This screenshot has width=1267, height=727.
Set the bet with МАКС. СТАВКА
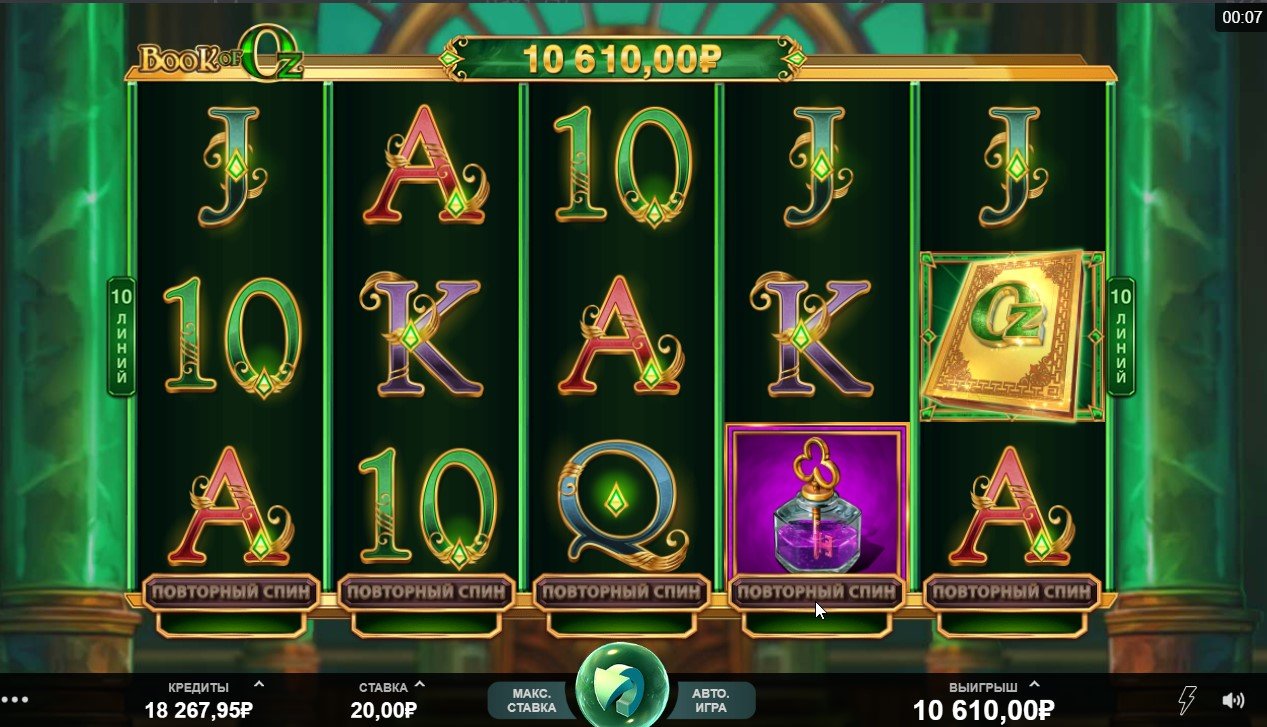click(x=532, y=700)
